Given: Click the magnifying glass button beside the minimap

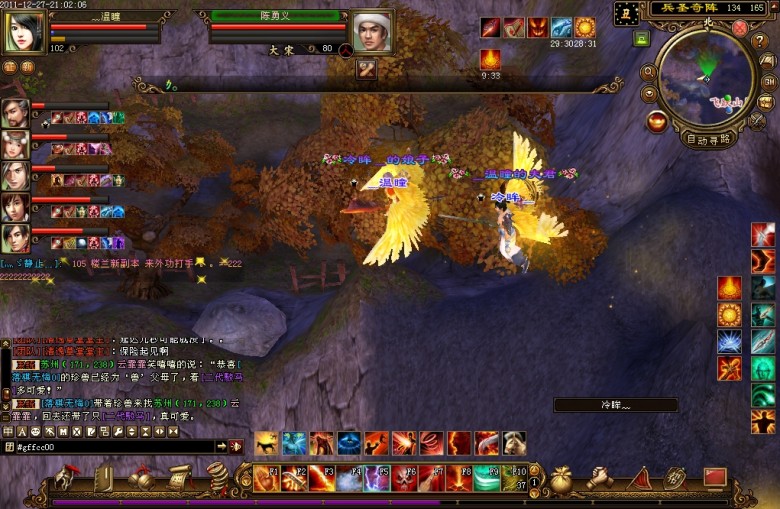Looking at the screenshot, I should click(649, 72).
